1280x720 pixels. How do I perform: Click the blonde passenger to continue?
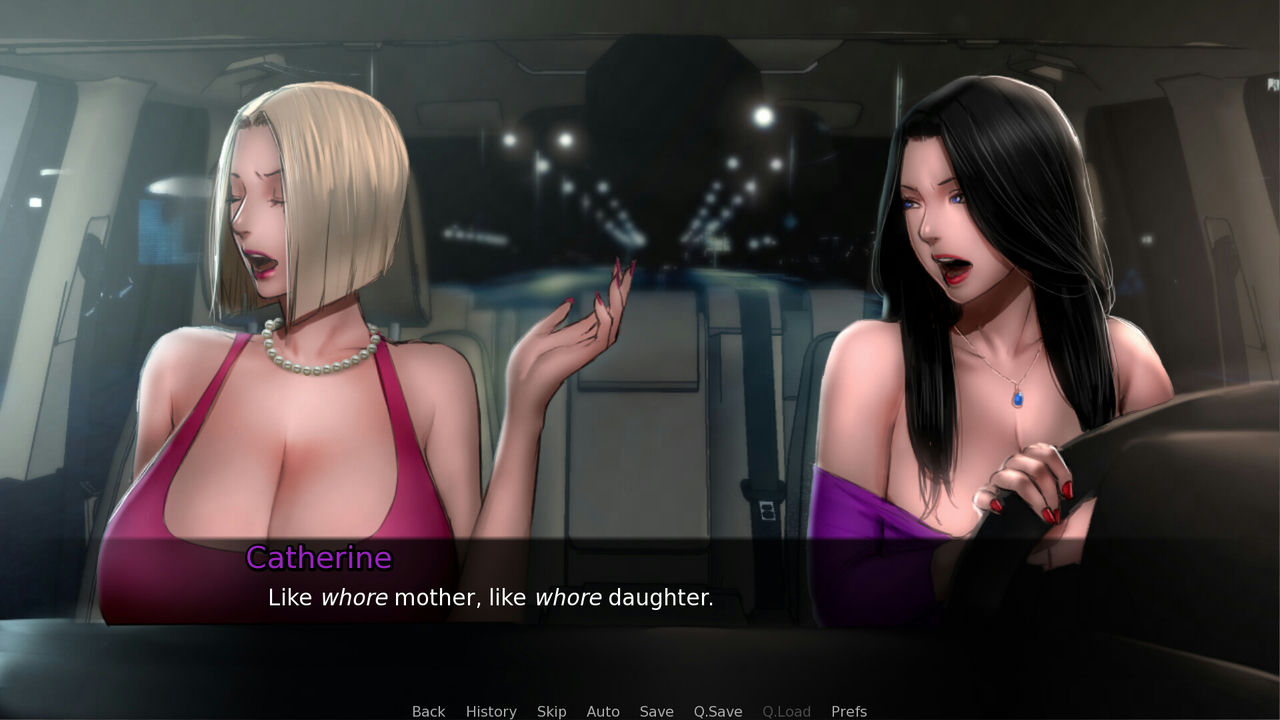[x=280, y=300]
